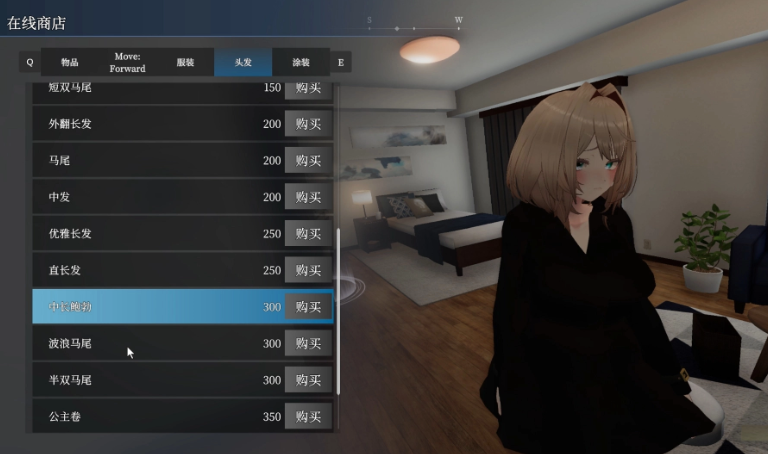Highlight the 公主卷 list entry
768x454 pixels.
[x=140, y=416]
